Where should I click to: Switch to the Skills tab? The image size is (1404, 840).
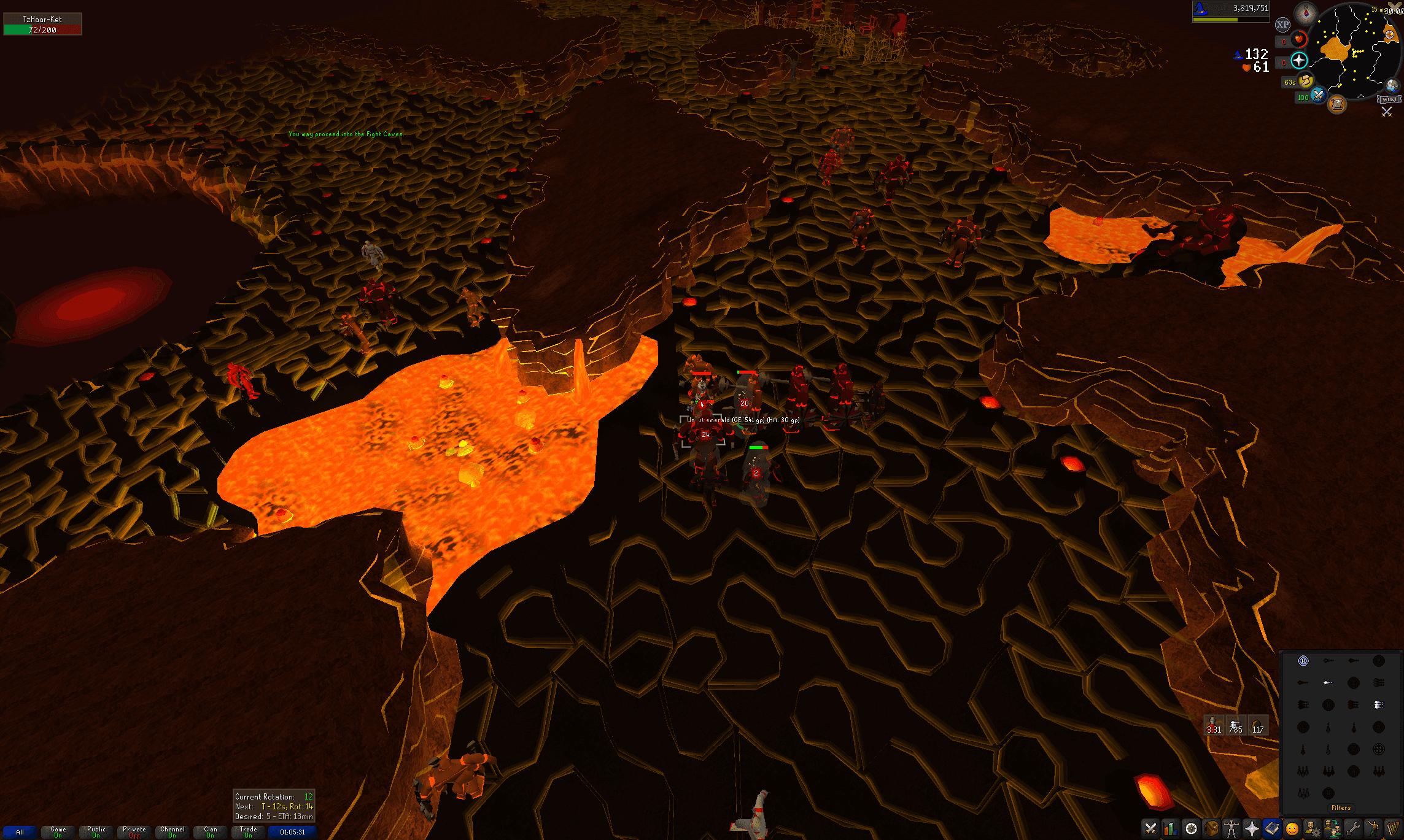(1171, 829)
